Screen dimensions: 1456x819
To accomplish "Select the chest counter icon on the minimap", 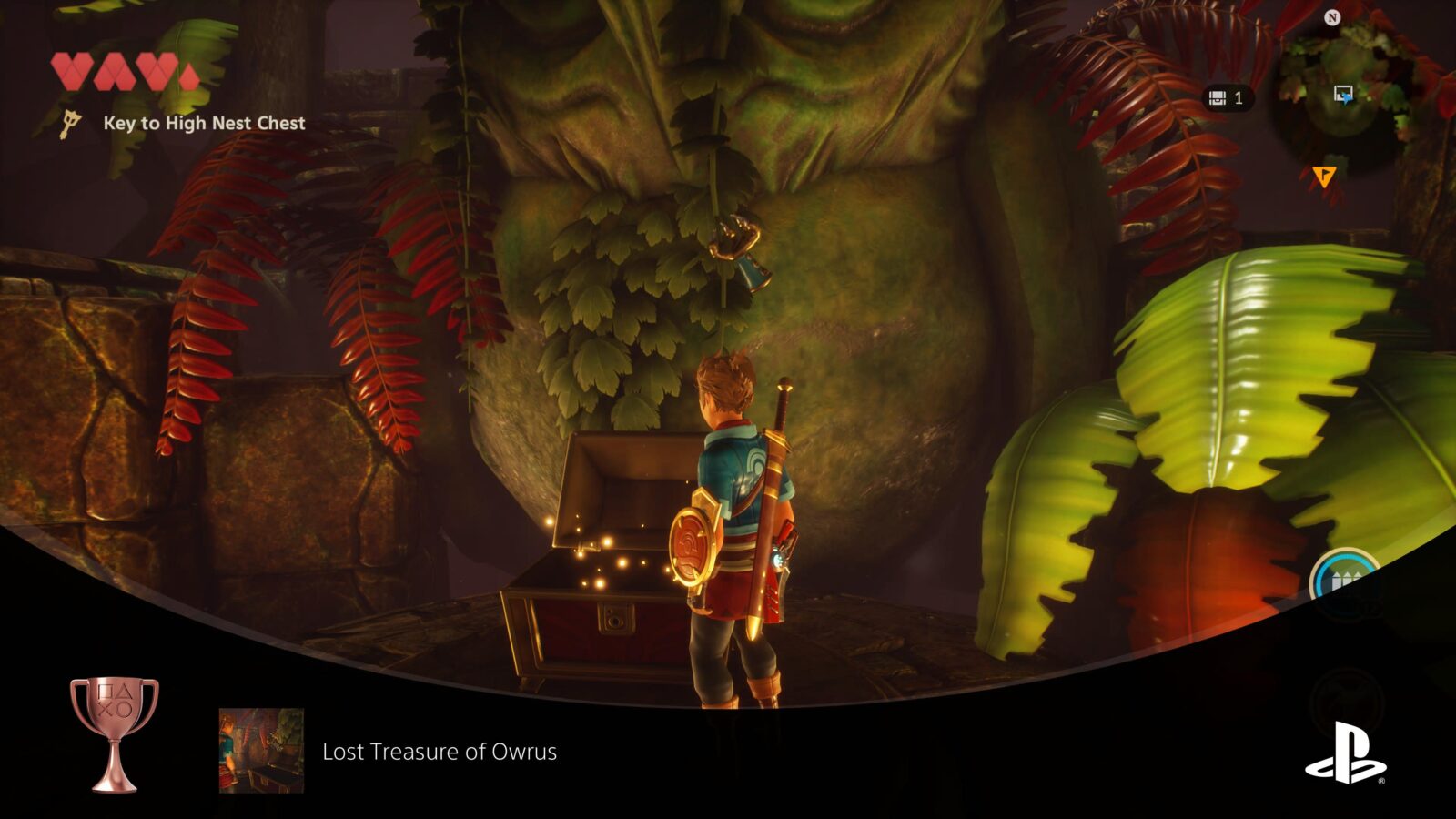I will coord(1216,97).
